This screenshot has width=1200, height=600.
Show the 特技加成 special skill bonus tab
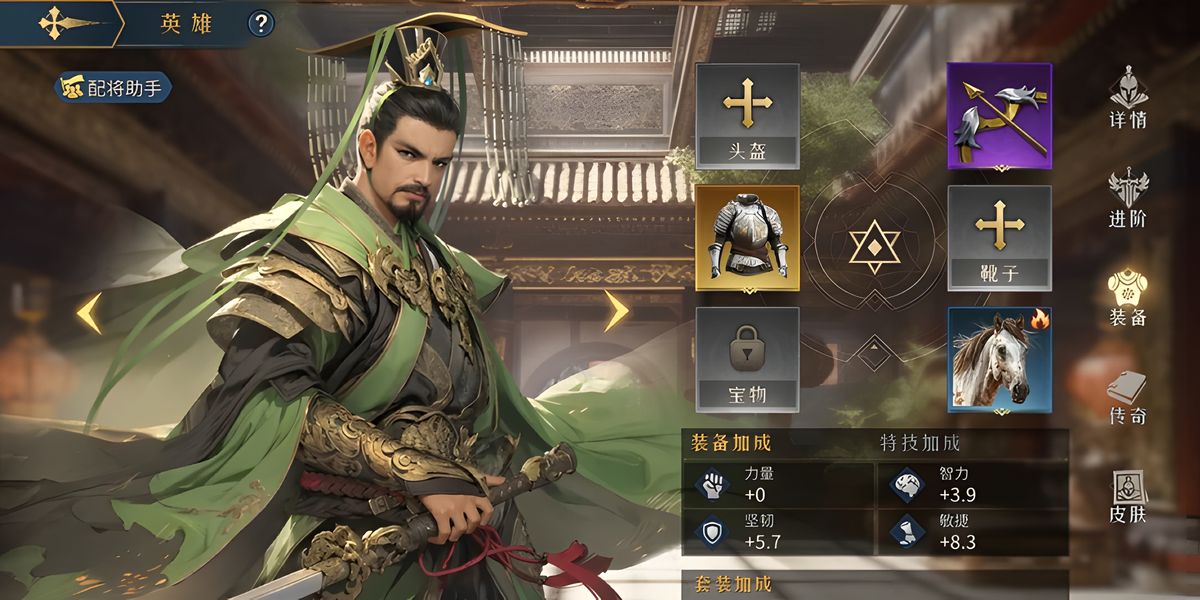pyautogui.click(x=920, y=443)
